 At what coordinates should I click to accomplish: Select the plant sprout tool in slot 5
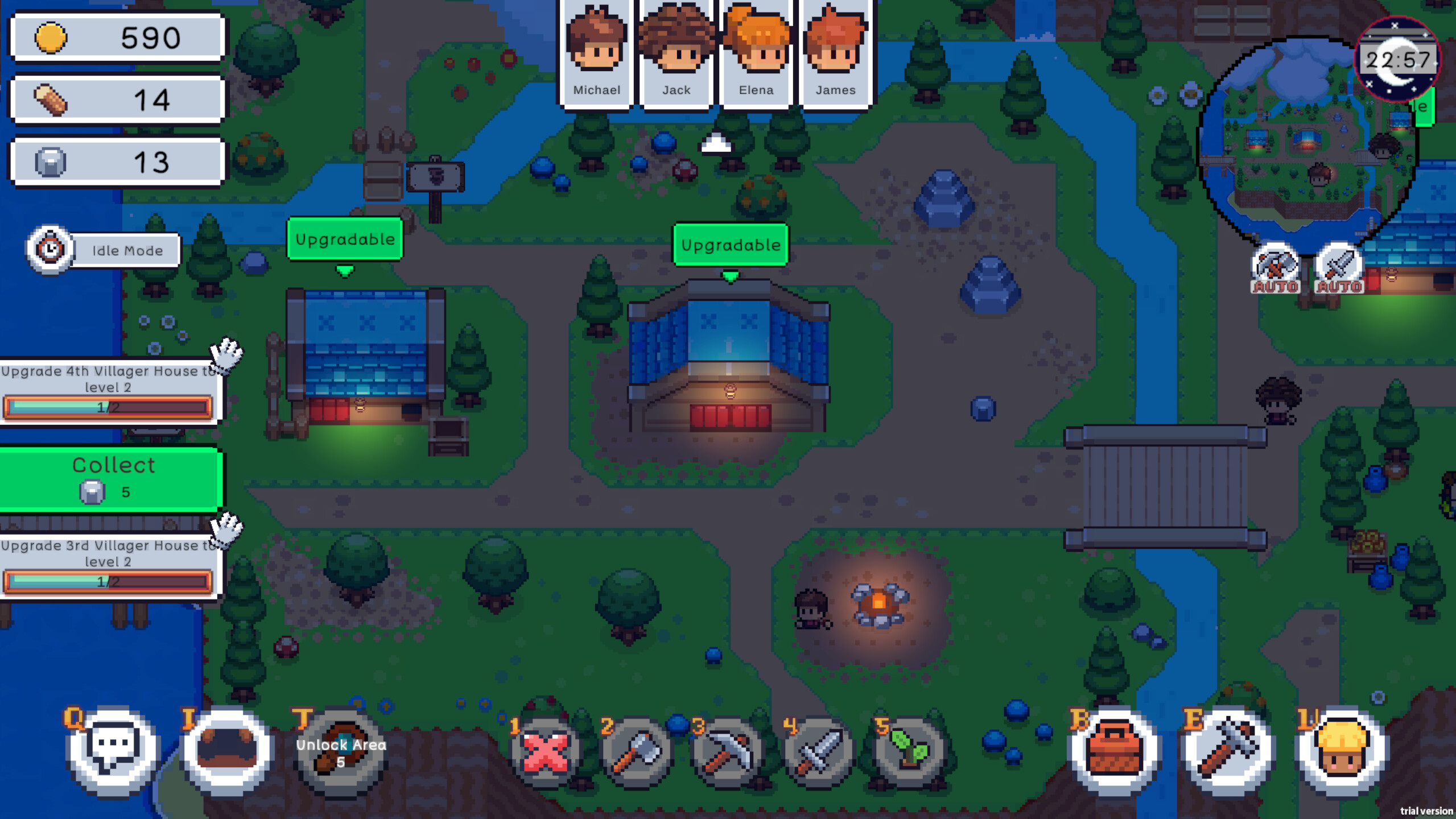pos(911,752)
